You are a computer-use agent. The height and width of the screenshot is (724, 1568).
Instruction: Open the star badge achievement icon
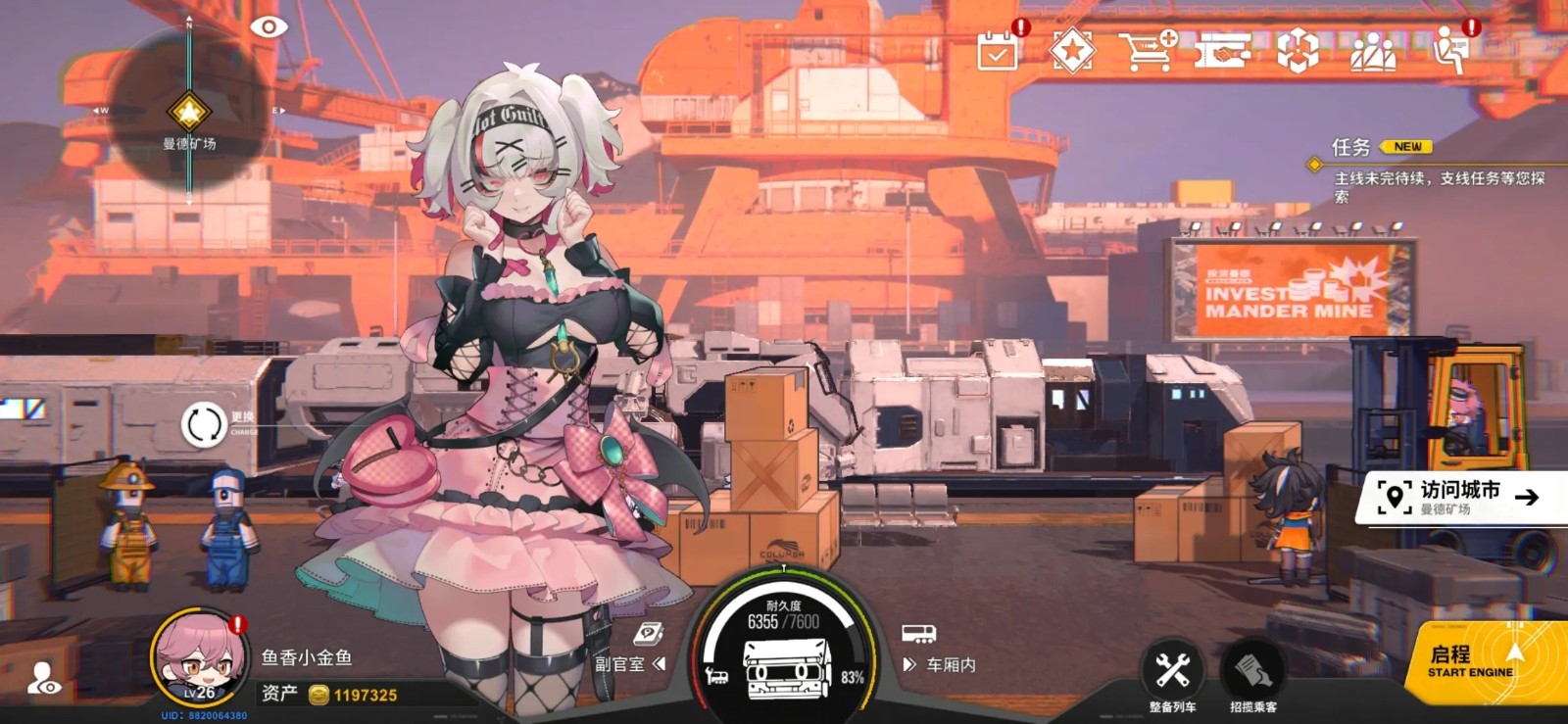(1073, 49)
